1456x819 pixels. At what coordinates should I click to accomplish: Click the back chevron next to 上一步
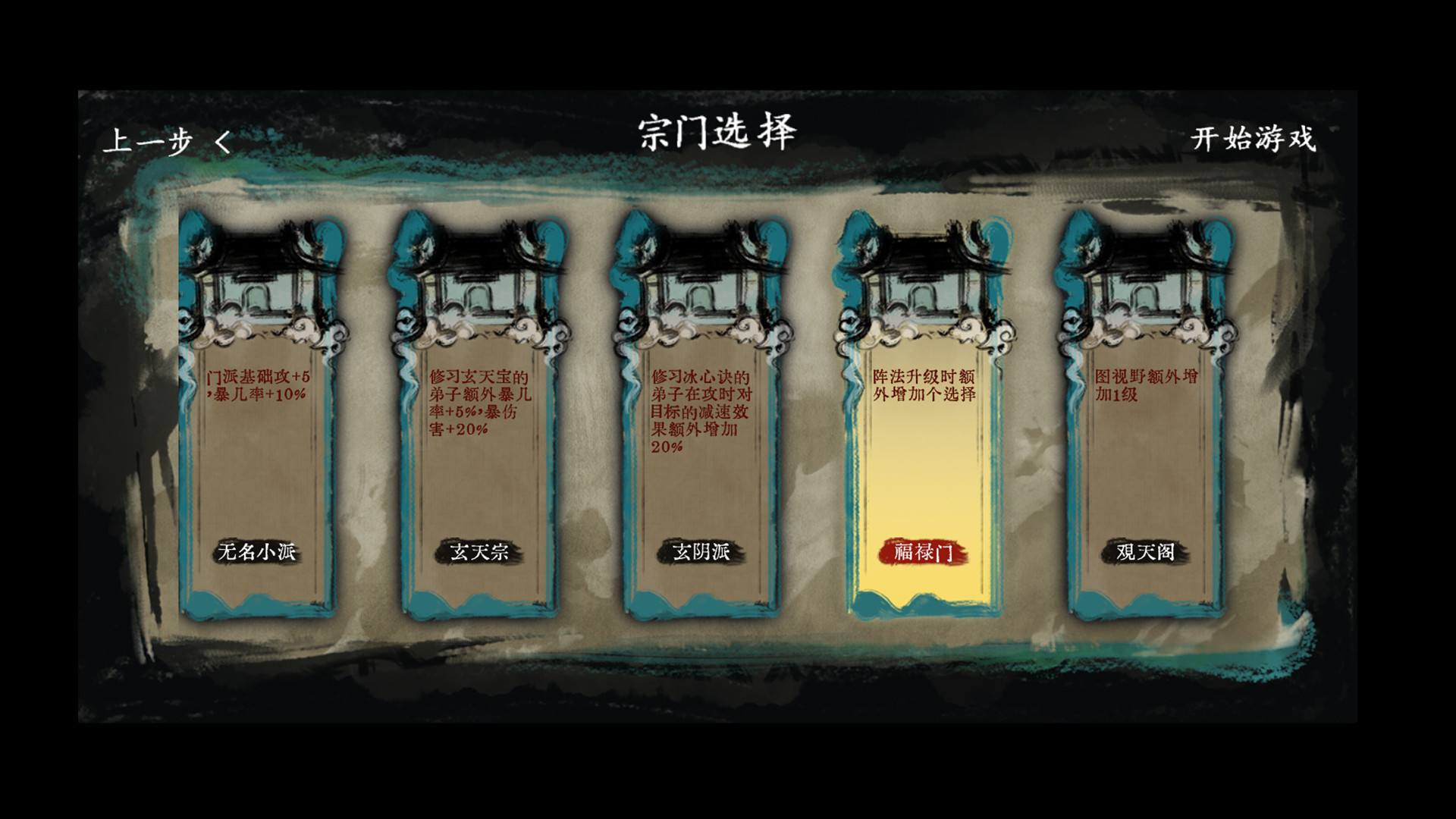coord(220,139)
